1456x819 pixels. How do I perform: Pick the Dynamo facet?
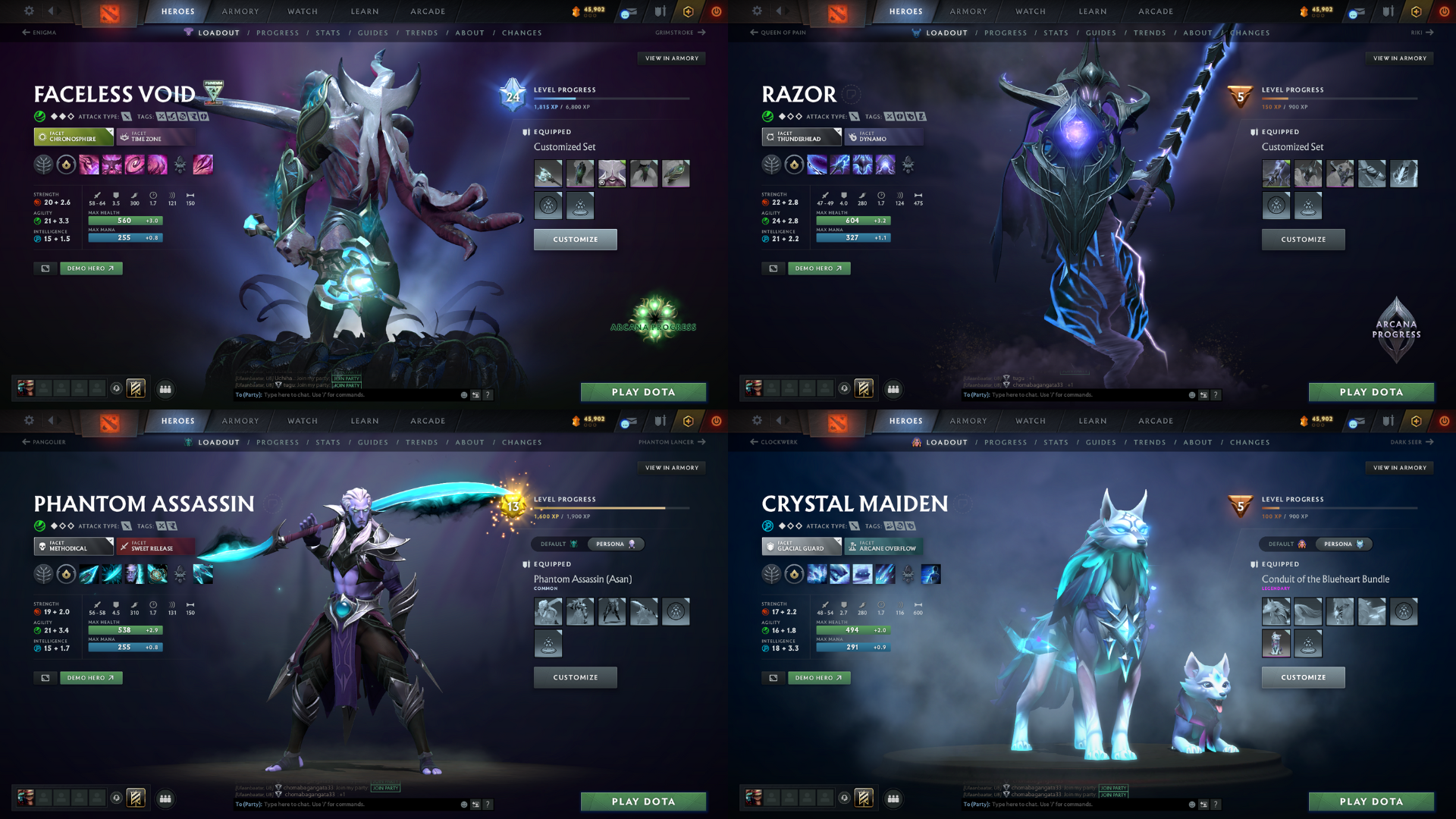point(883,136)
